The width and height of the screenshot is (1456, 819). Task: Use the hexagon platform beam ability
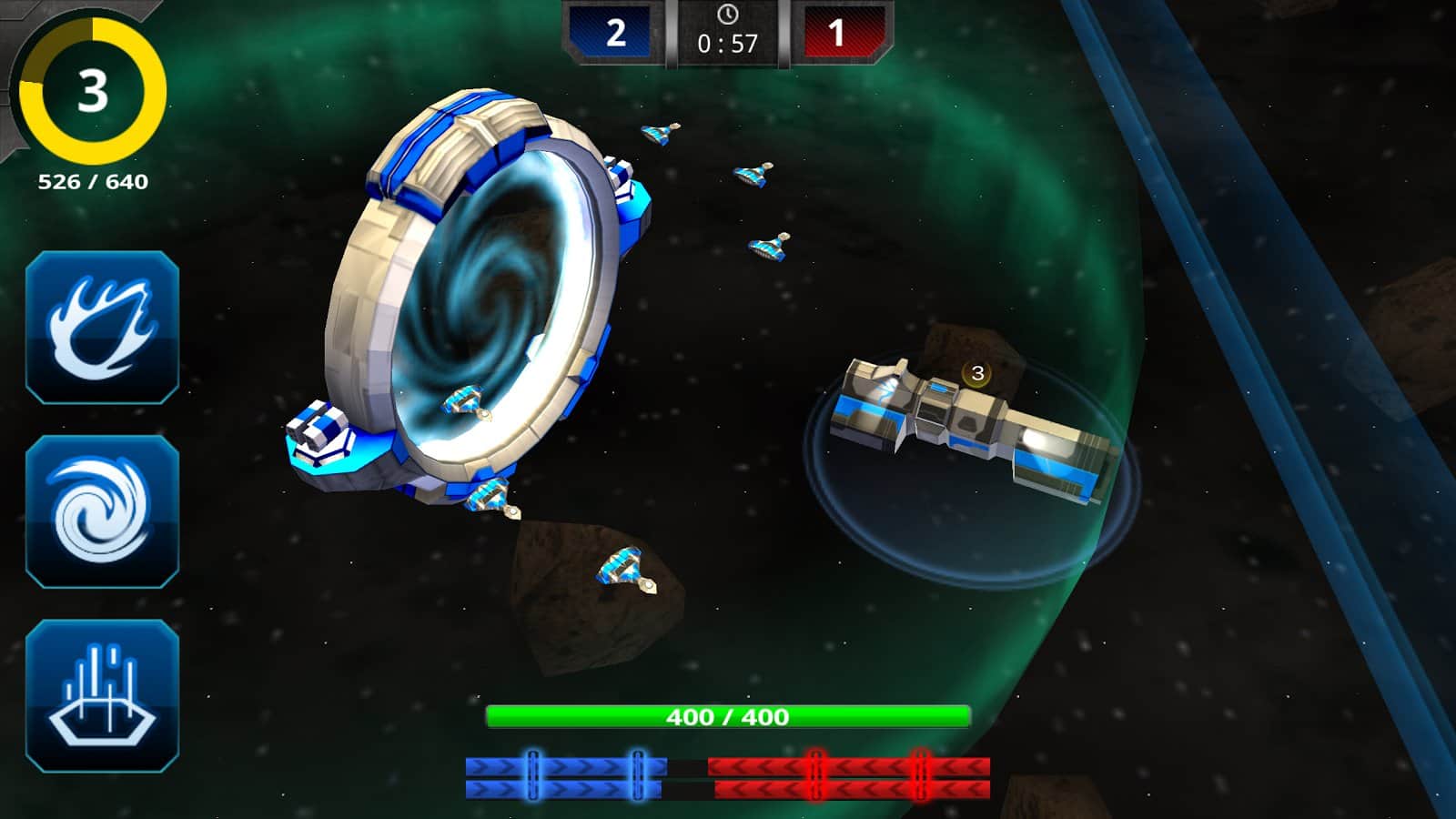pyautogui.click(x=102, y=695)
